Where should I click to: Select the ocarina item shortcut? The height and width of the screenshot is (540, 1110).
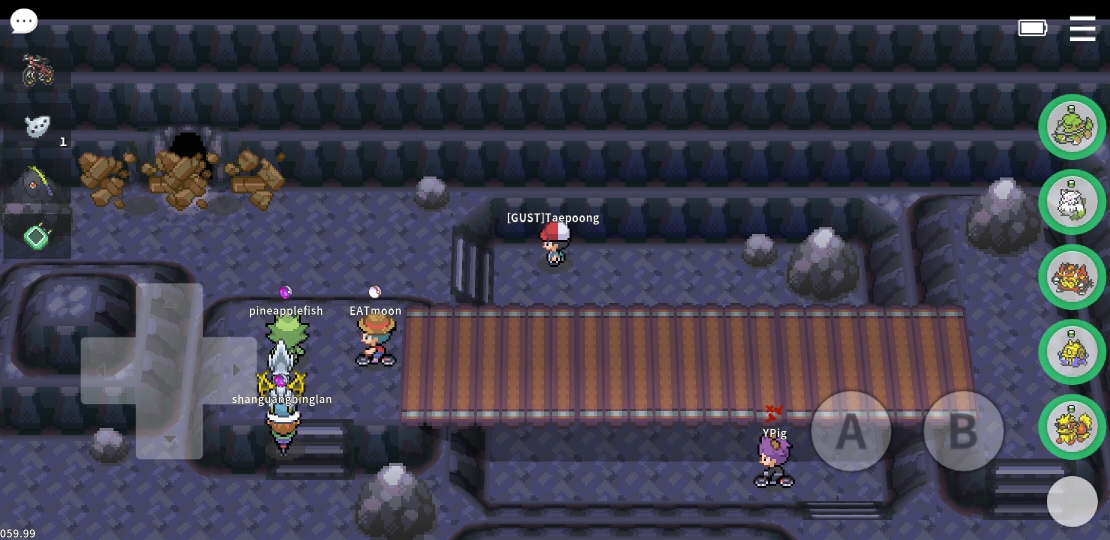pyautogui.click(x=38, y=126)
